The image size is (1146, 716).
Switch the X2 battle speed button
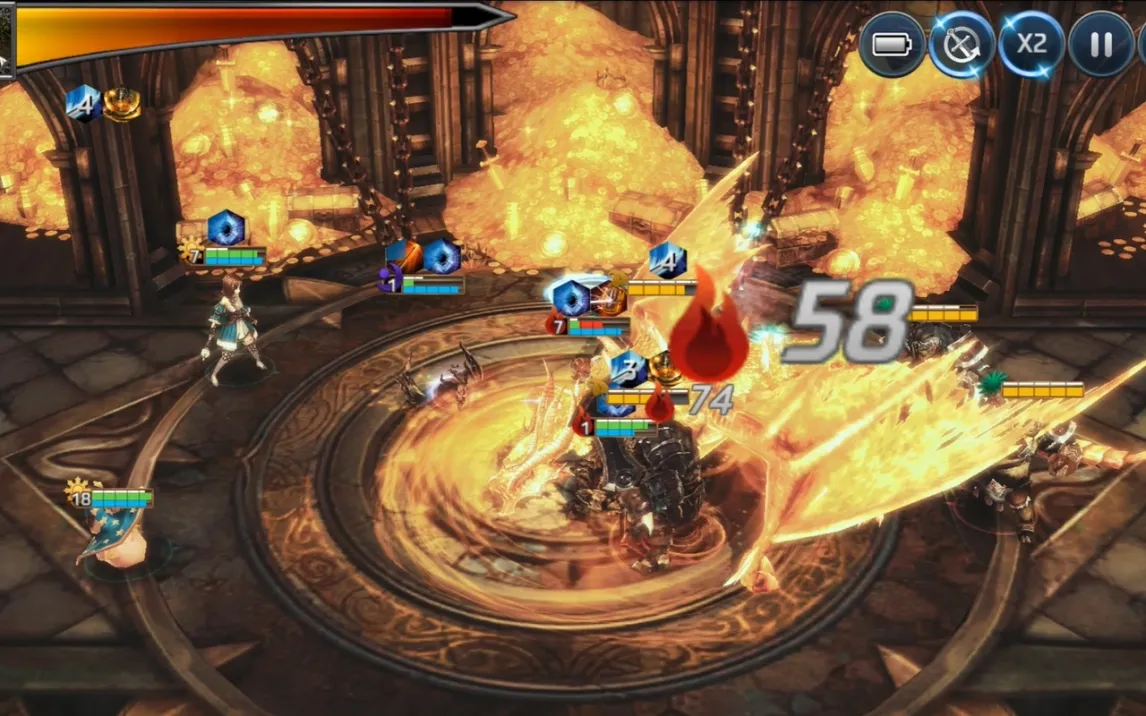[1031, 45]
